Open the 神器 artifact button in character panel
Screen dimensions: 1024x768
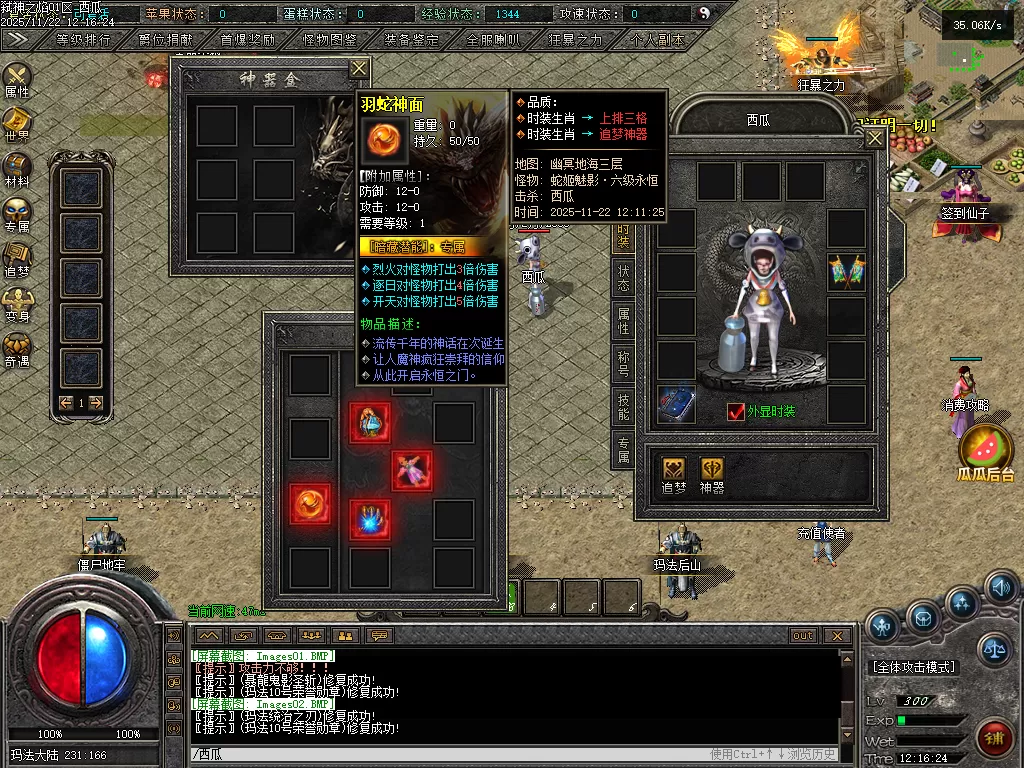(x=712, y=475)
